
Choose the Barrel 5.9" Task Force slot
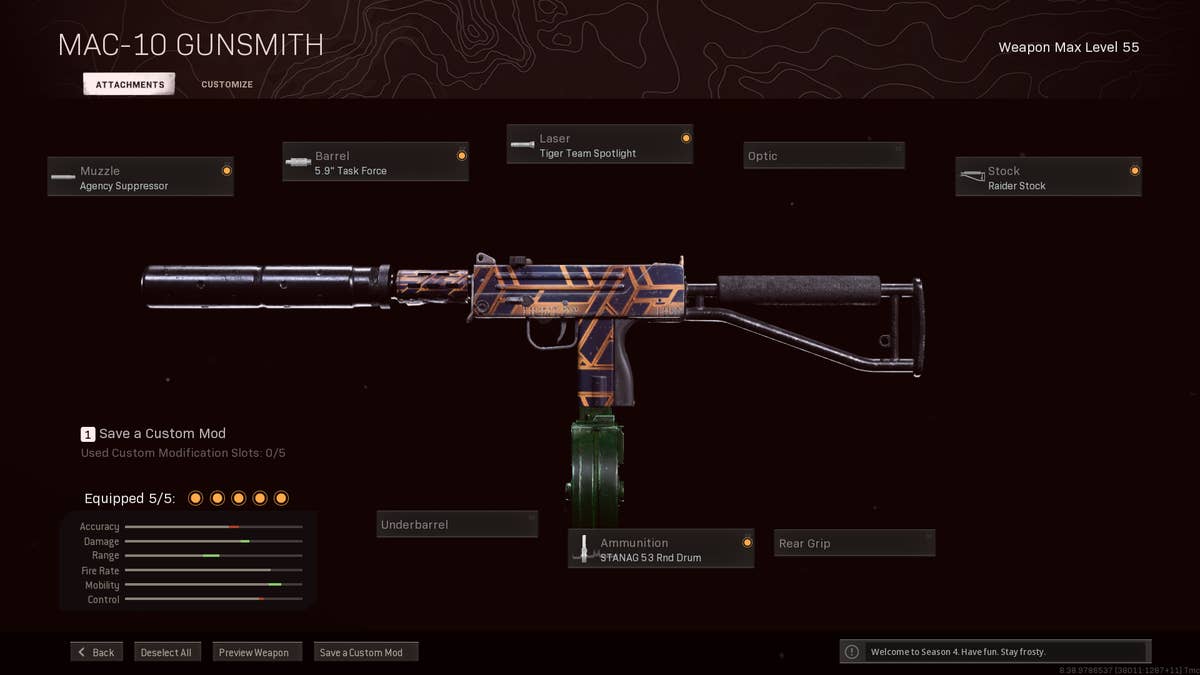coord(375,162)
